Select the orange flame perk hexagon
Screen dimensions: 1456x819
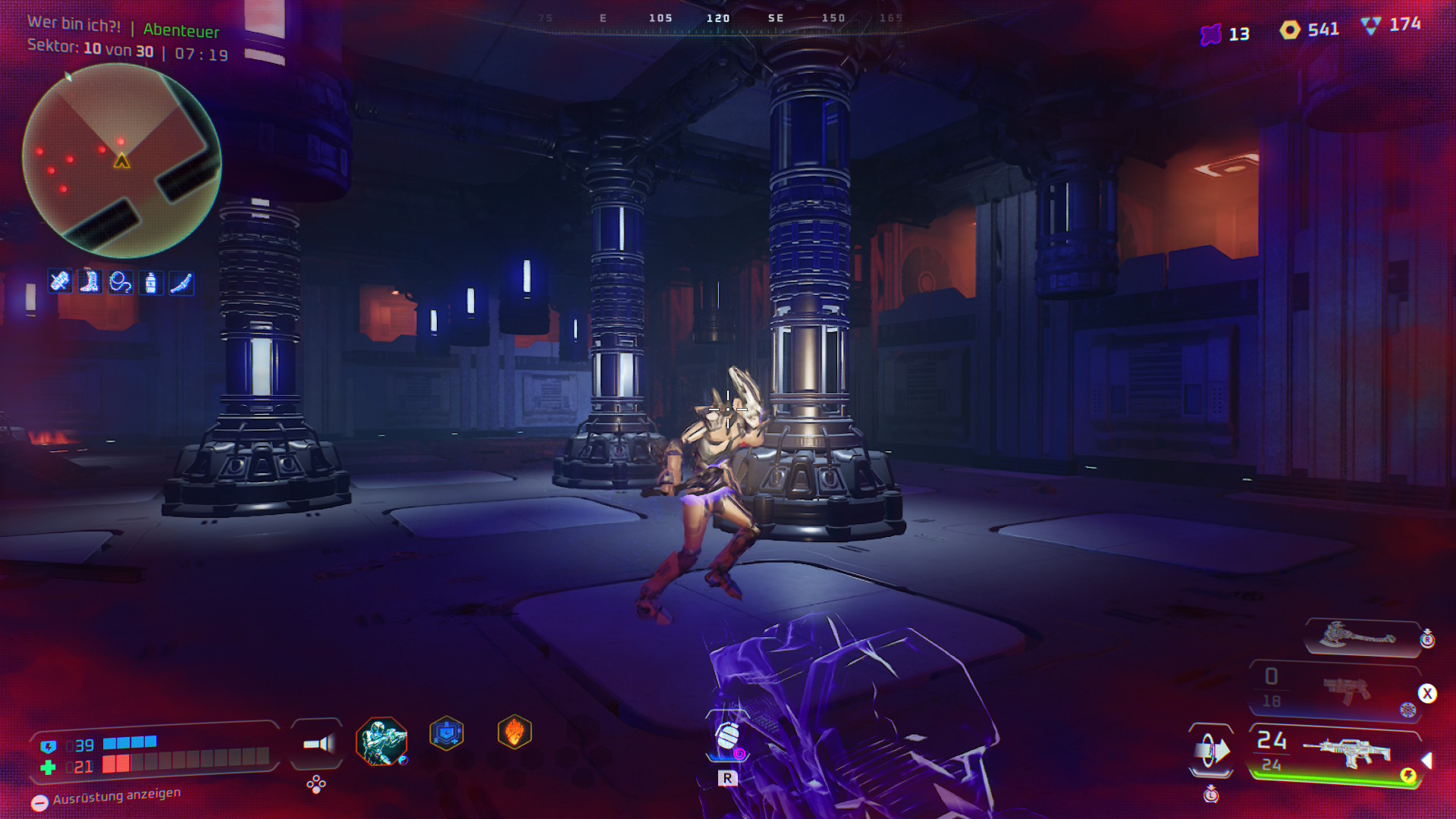click(x=514, y=733)
